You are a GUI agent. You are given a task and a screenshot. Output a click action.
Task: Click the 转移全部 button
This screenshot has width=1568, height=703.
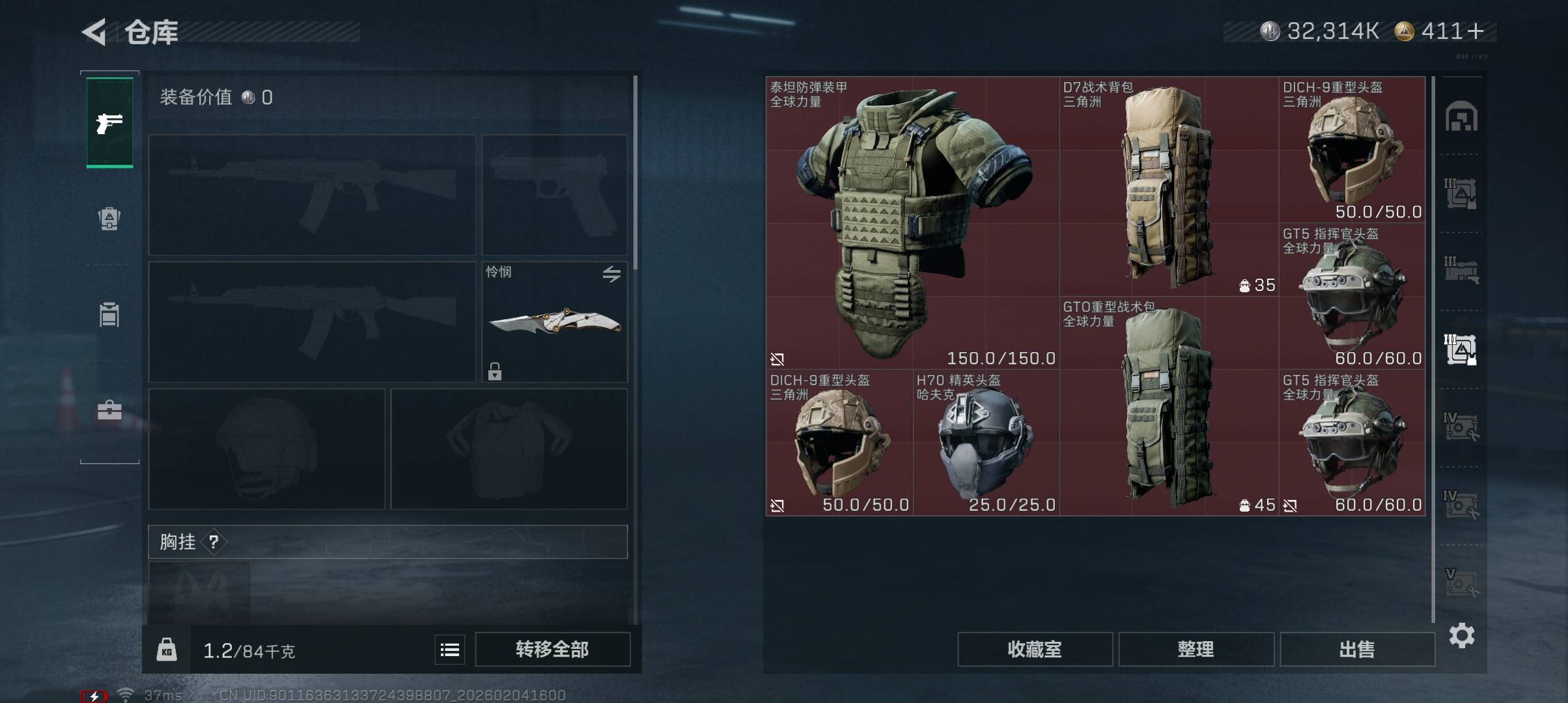(552, 649)
